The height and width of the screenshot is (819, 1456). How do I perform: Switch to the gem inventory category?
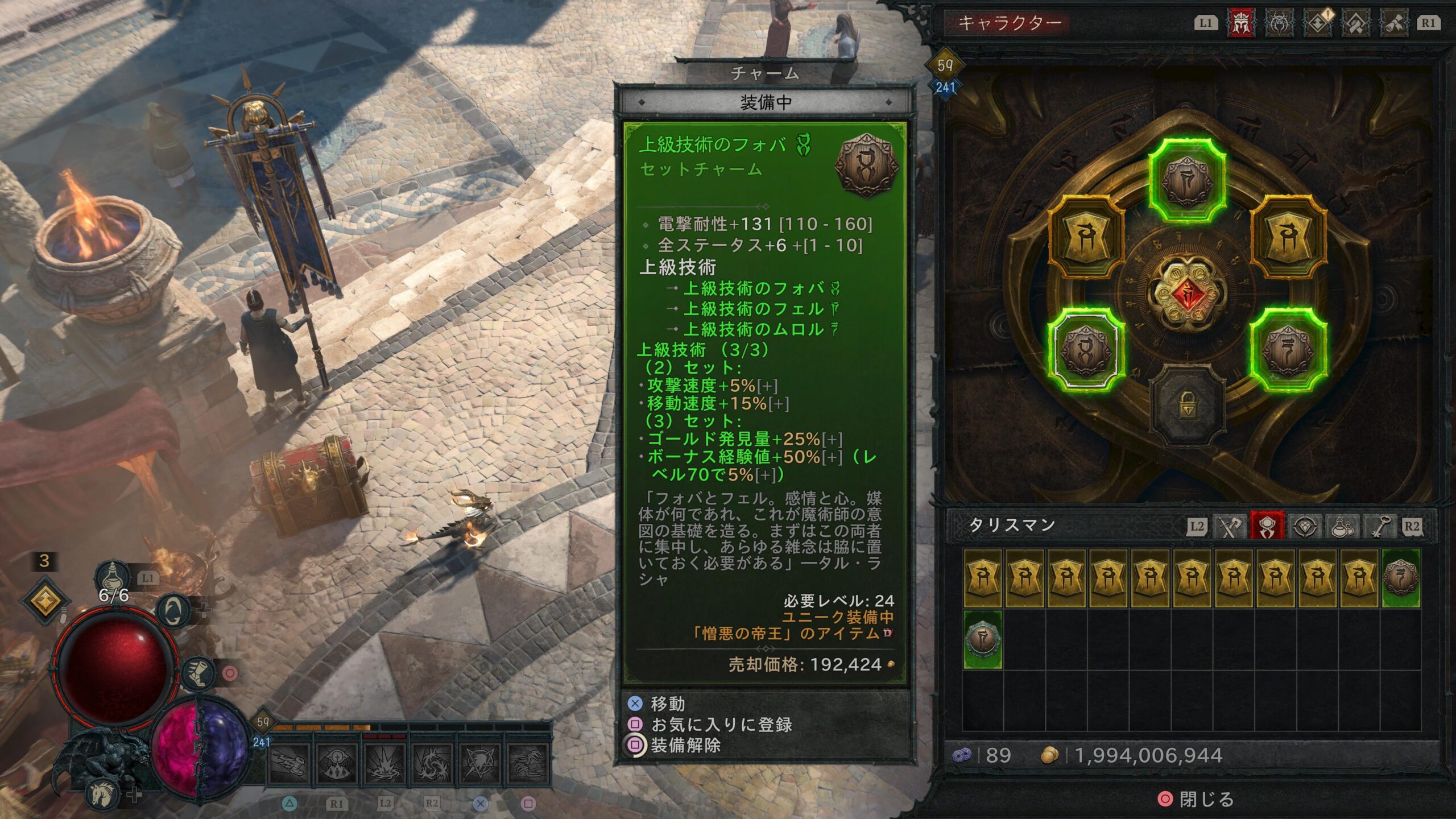tap(1305, 526)
